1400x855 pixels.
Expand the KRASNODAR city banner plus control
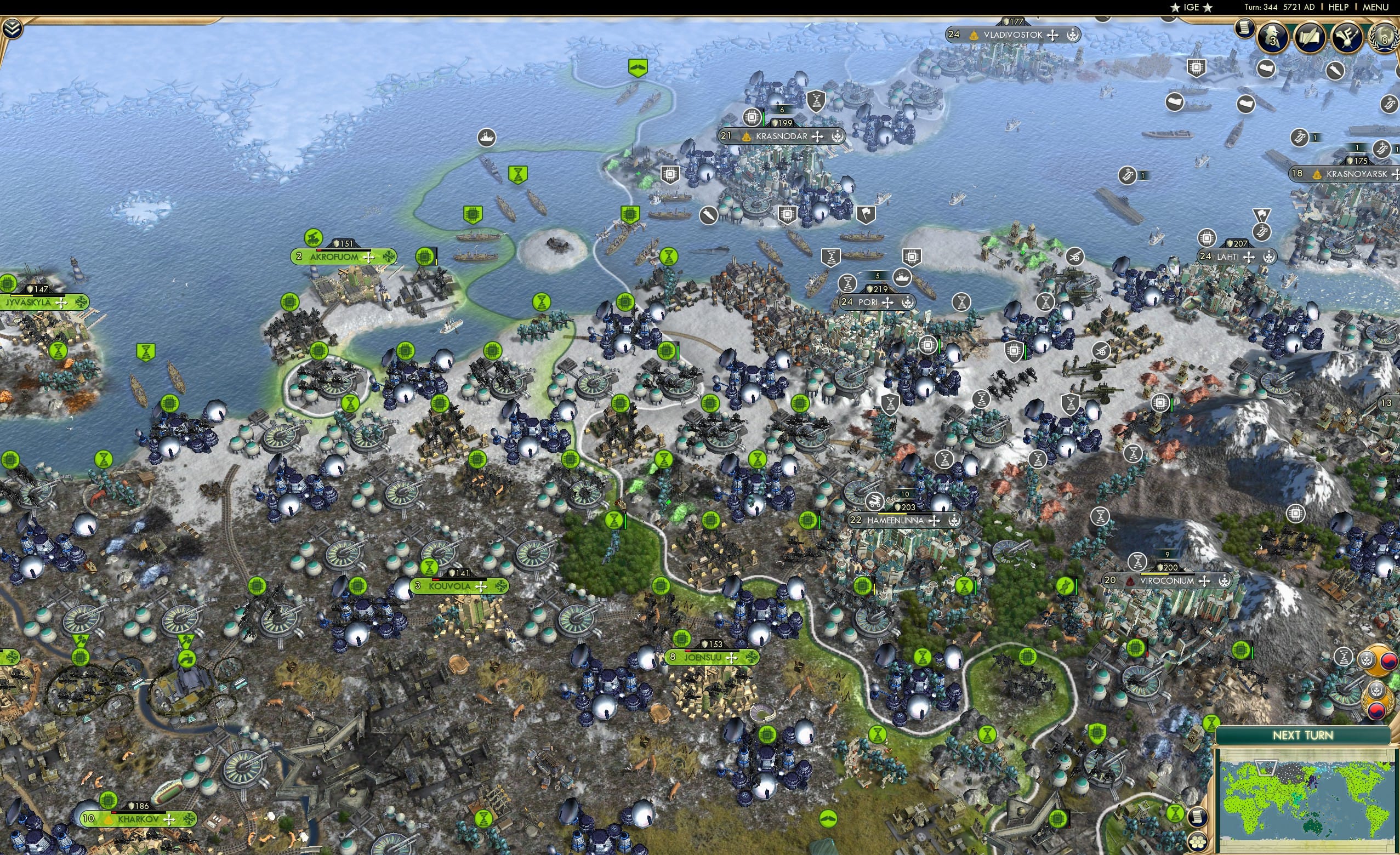point(816,136)
